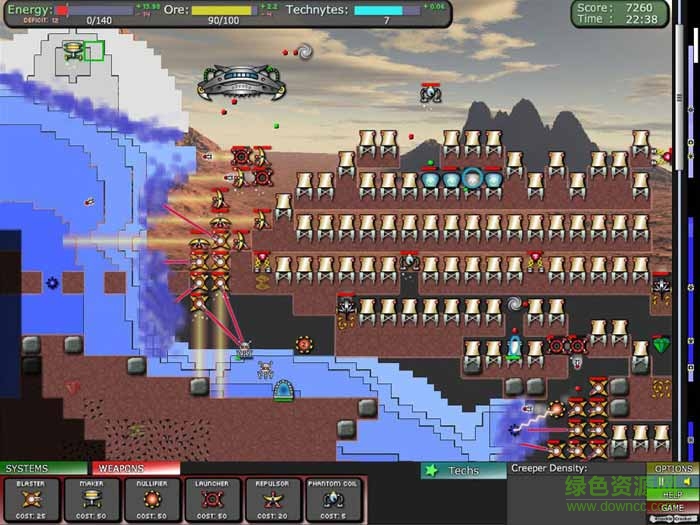Pick the Nullifier from the build bar

coord(153,499)
